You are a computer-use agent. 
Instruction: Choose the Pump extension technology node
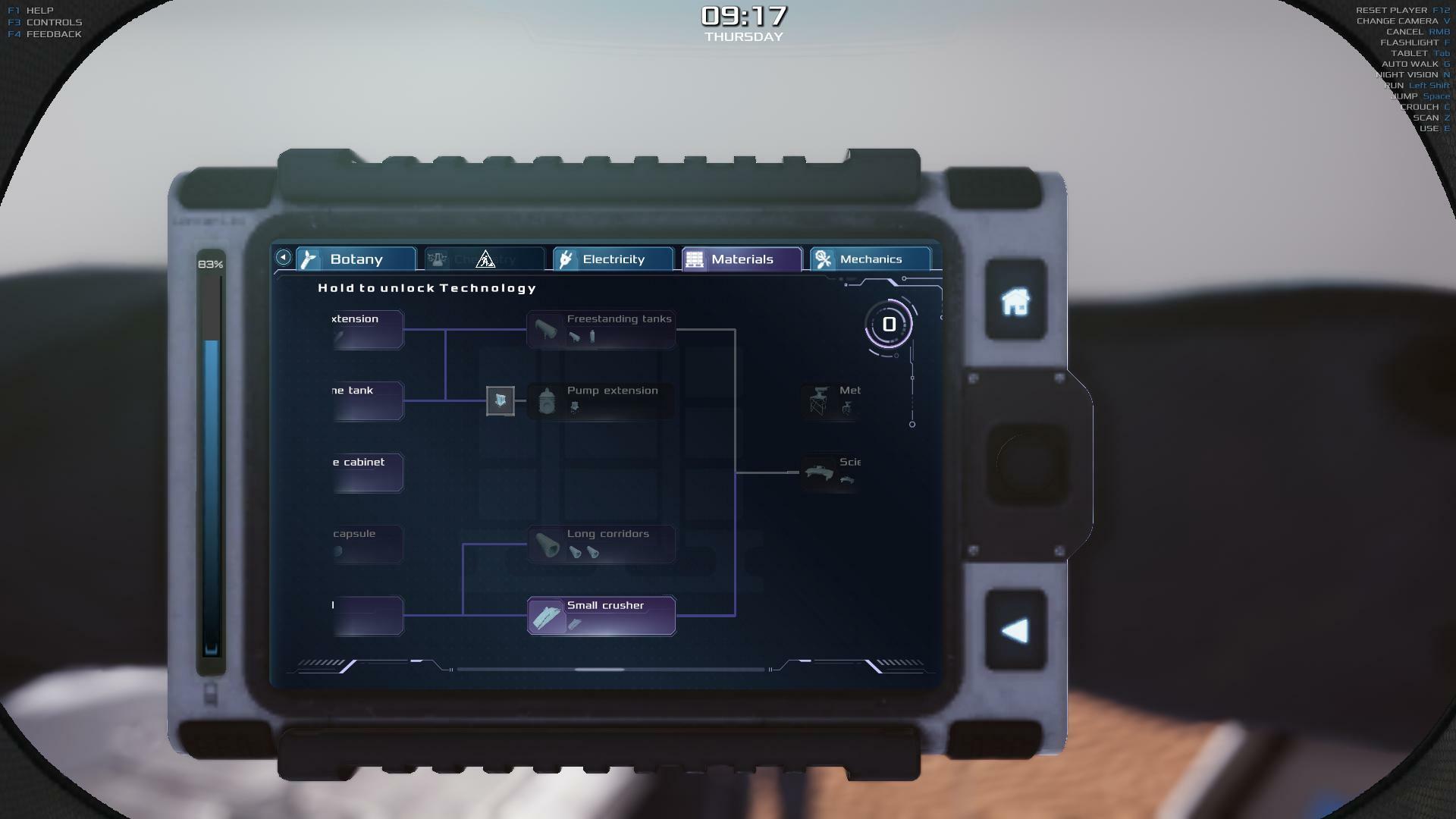[601, 400]
